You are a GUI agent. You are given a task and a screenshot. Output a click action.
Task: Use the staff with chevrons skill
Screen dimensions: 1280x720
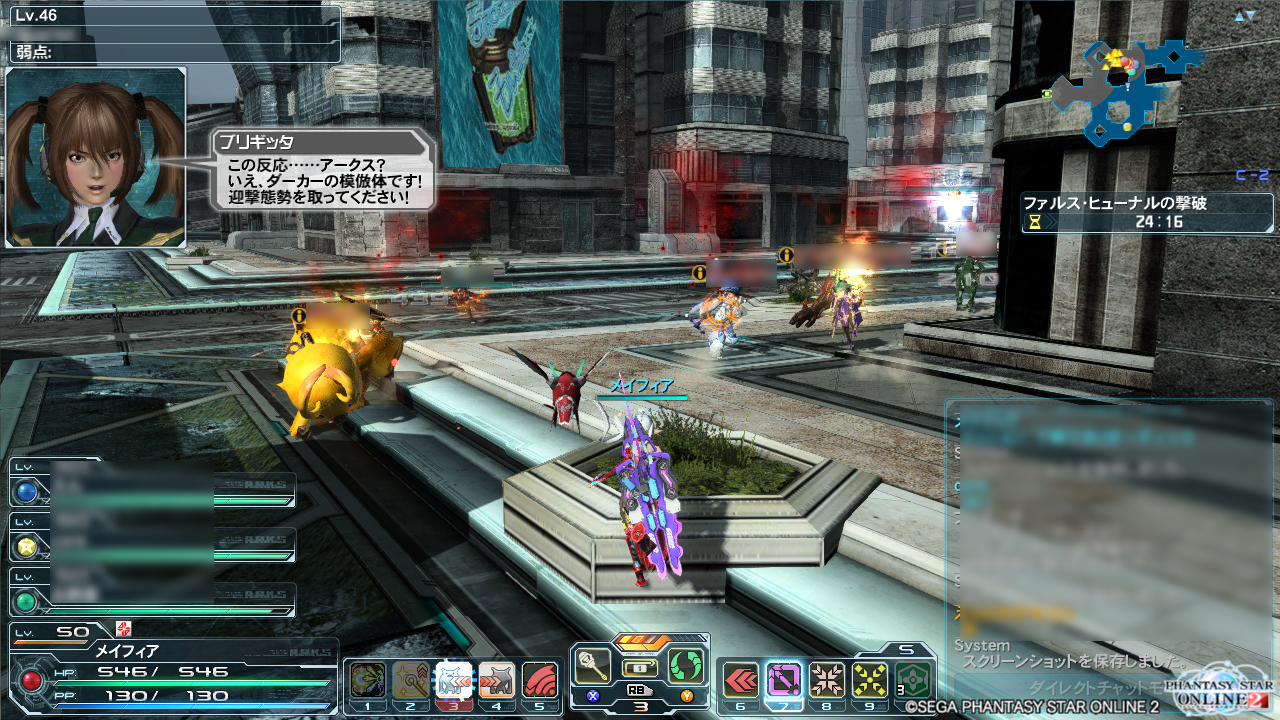coord(410,680)
